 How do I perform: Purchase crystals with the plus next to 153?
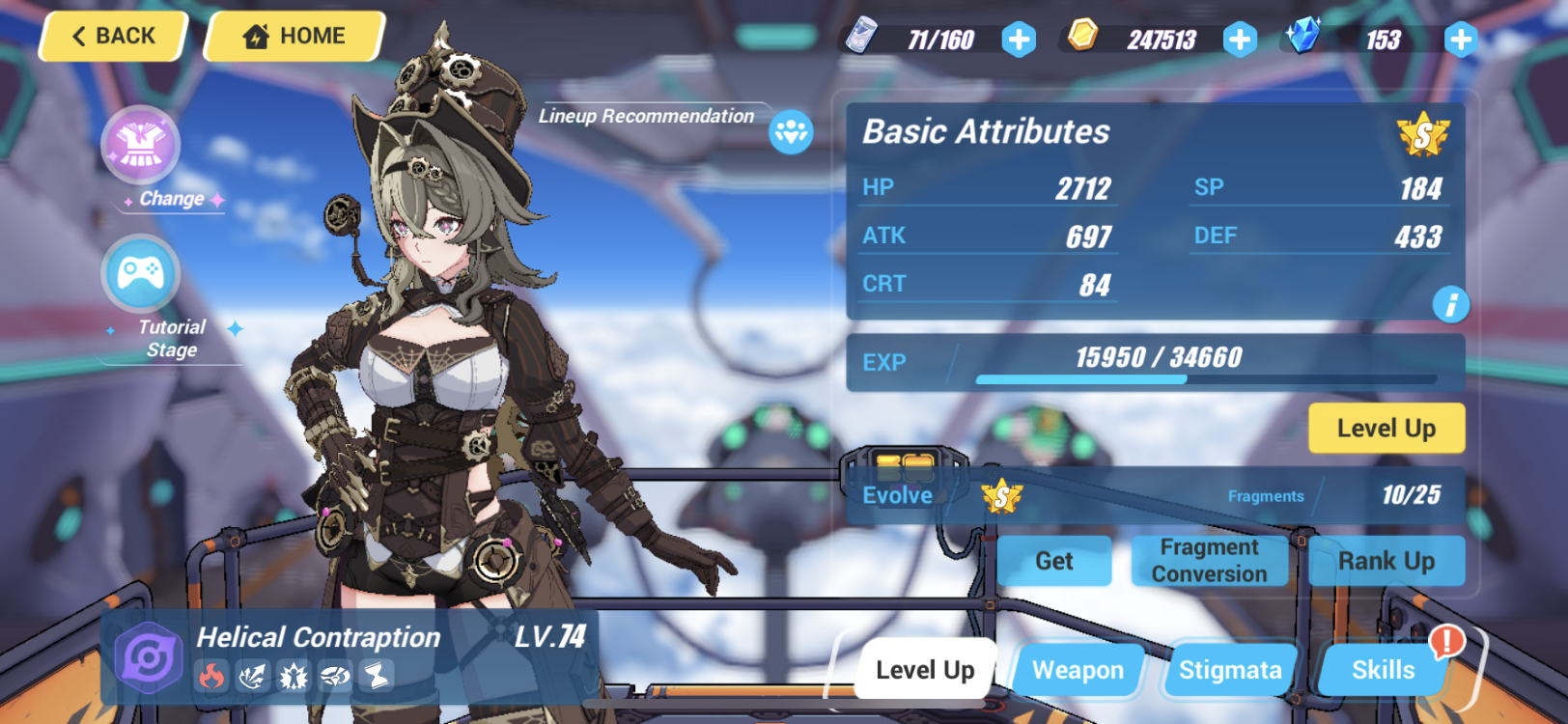[x=1461, y=40]
